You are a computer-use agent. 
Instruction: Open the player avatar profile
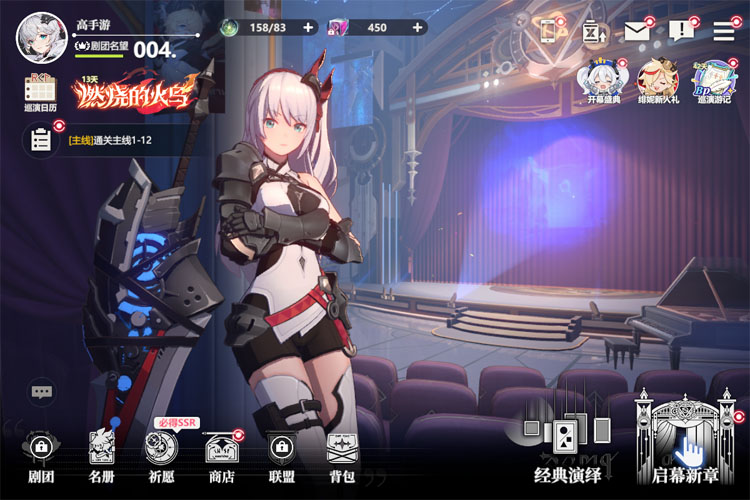click(x=34, y=34)
